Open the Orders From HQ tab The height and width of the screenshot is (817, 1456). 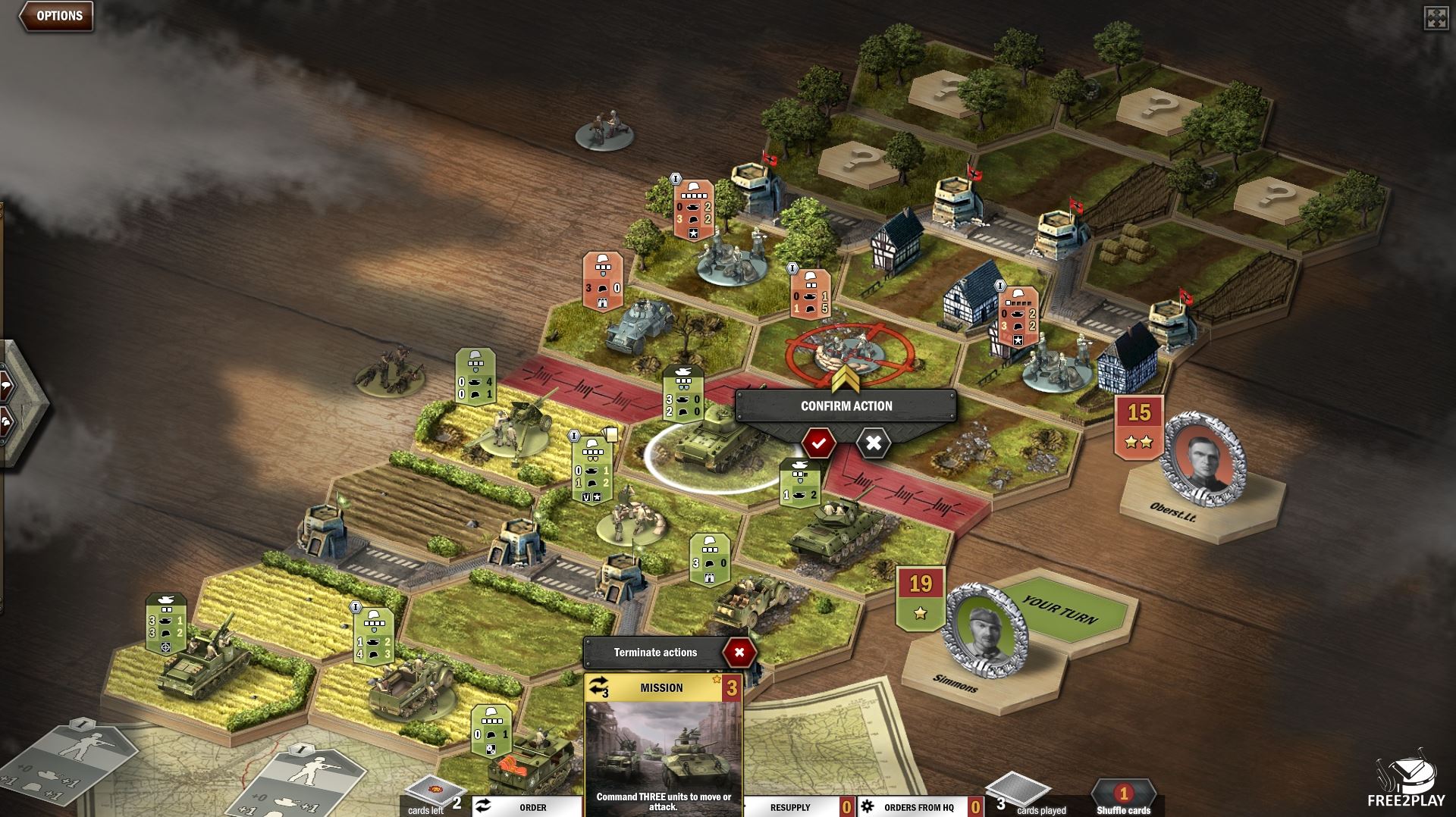click(x=918, y=807)
